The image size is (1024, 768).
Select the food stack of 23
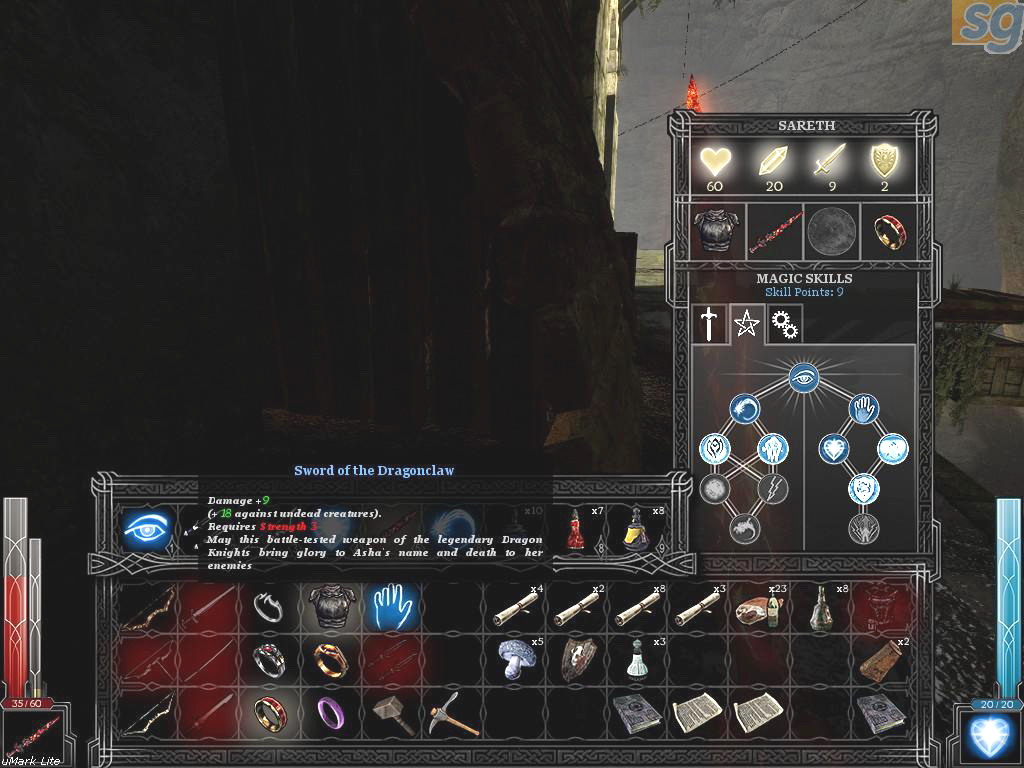pyautogui.click(x=755, y=606)
